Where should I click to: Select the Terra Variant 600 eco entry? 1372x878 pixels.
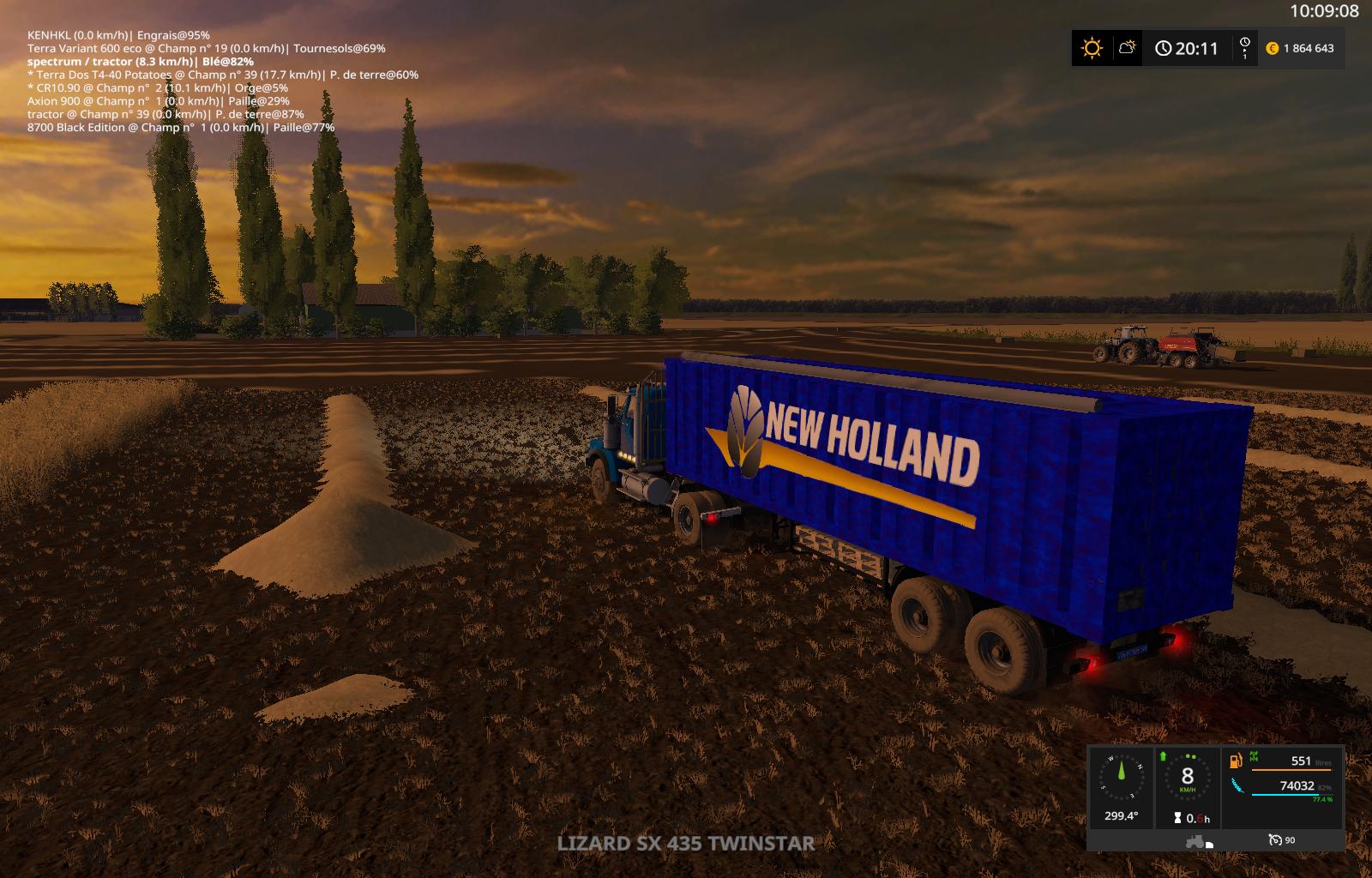click(206, 49)
